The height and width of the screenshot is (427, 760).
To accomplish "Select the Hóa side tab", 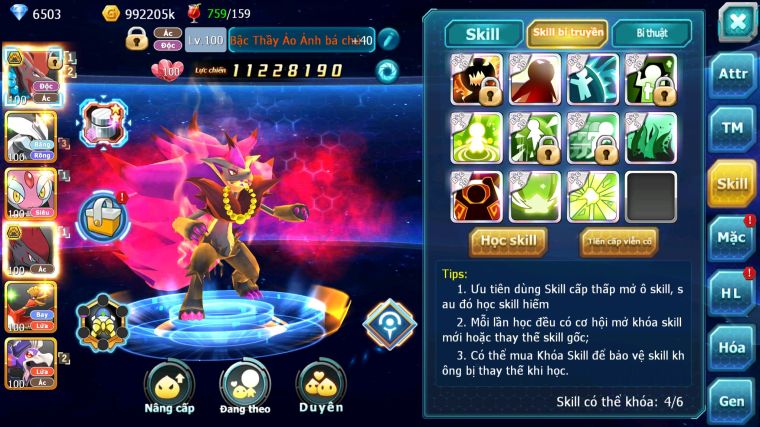I will click(x=732, y=346).
